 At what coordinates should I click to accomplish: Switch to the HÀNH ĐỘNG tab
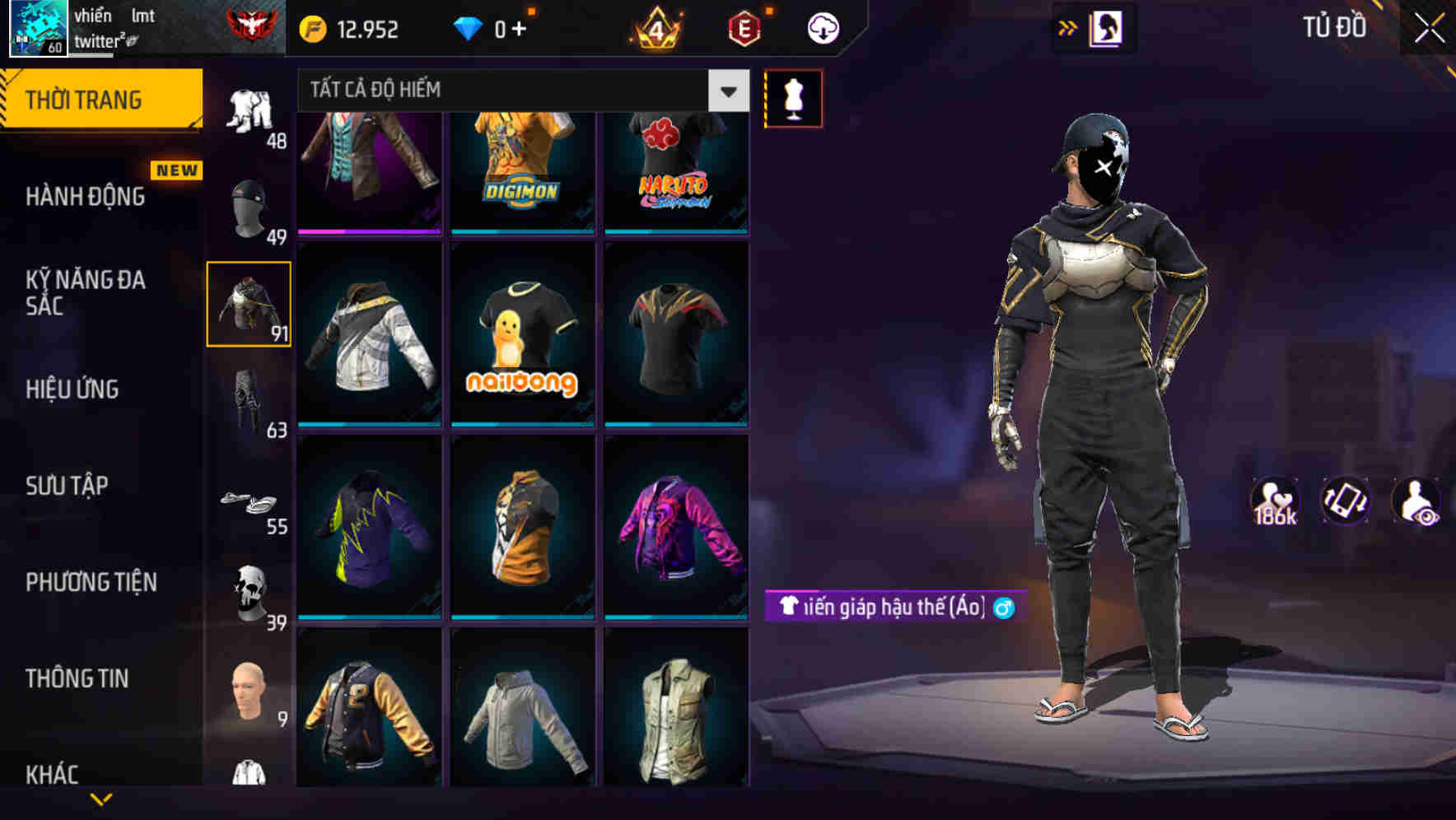pos(86,196)
